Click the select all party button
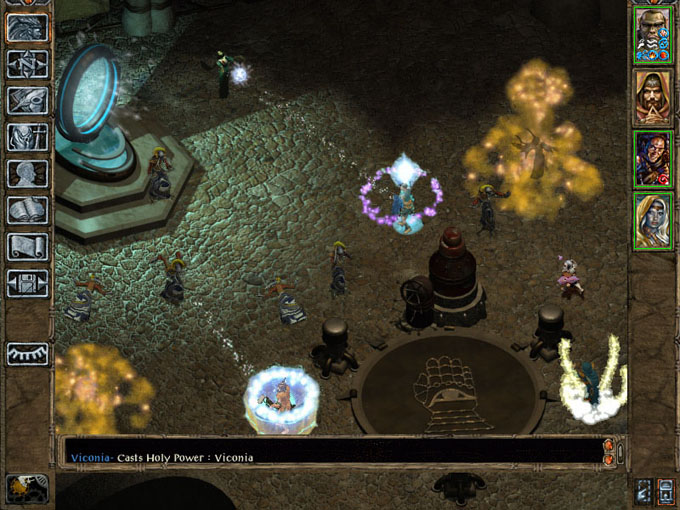The image size is (680, 510). tap(645, 491)
